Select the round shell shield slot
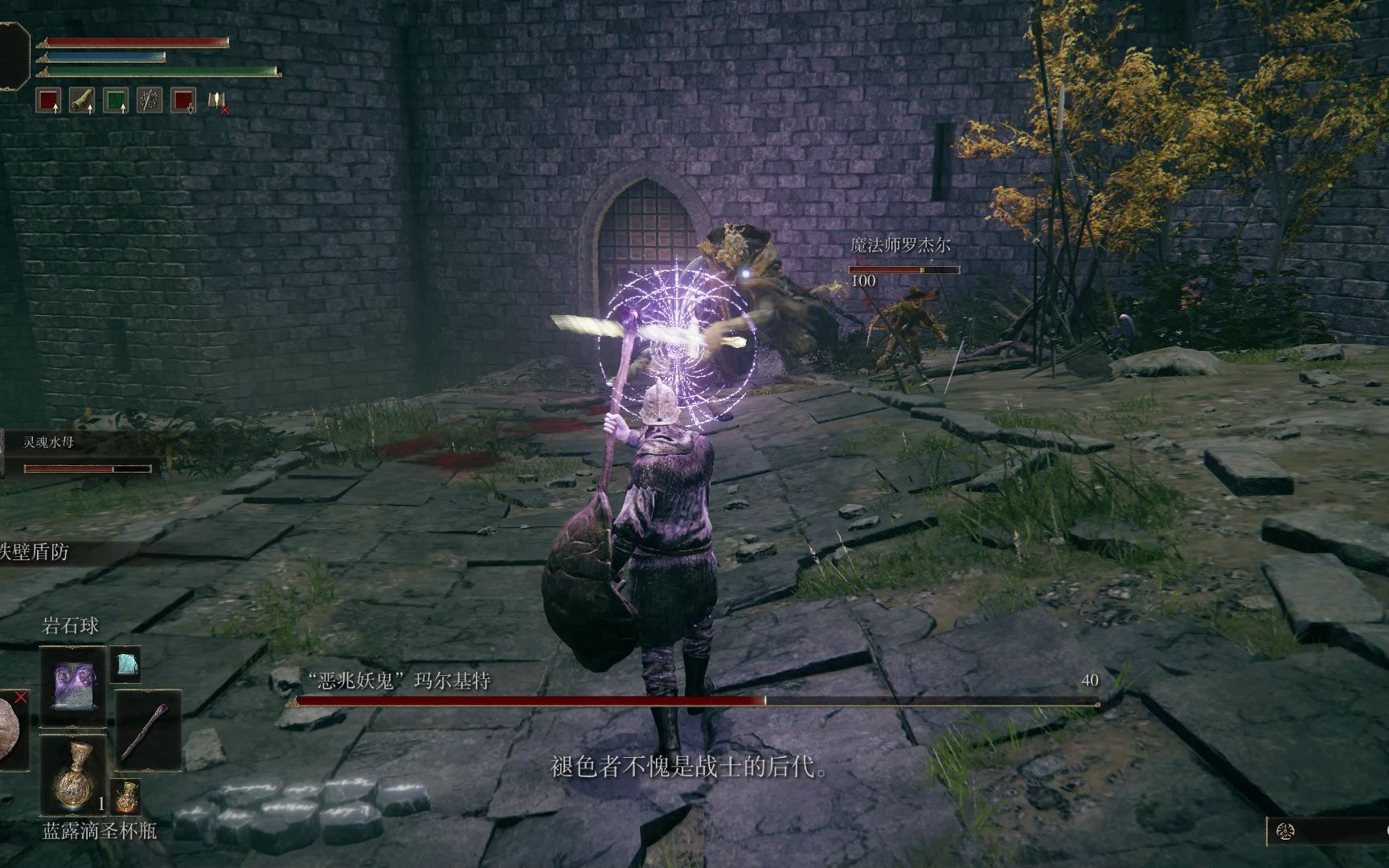1389x868 pixels. [11, 730]
